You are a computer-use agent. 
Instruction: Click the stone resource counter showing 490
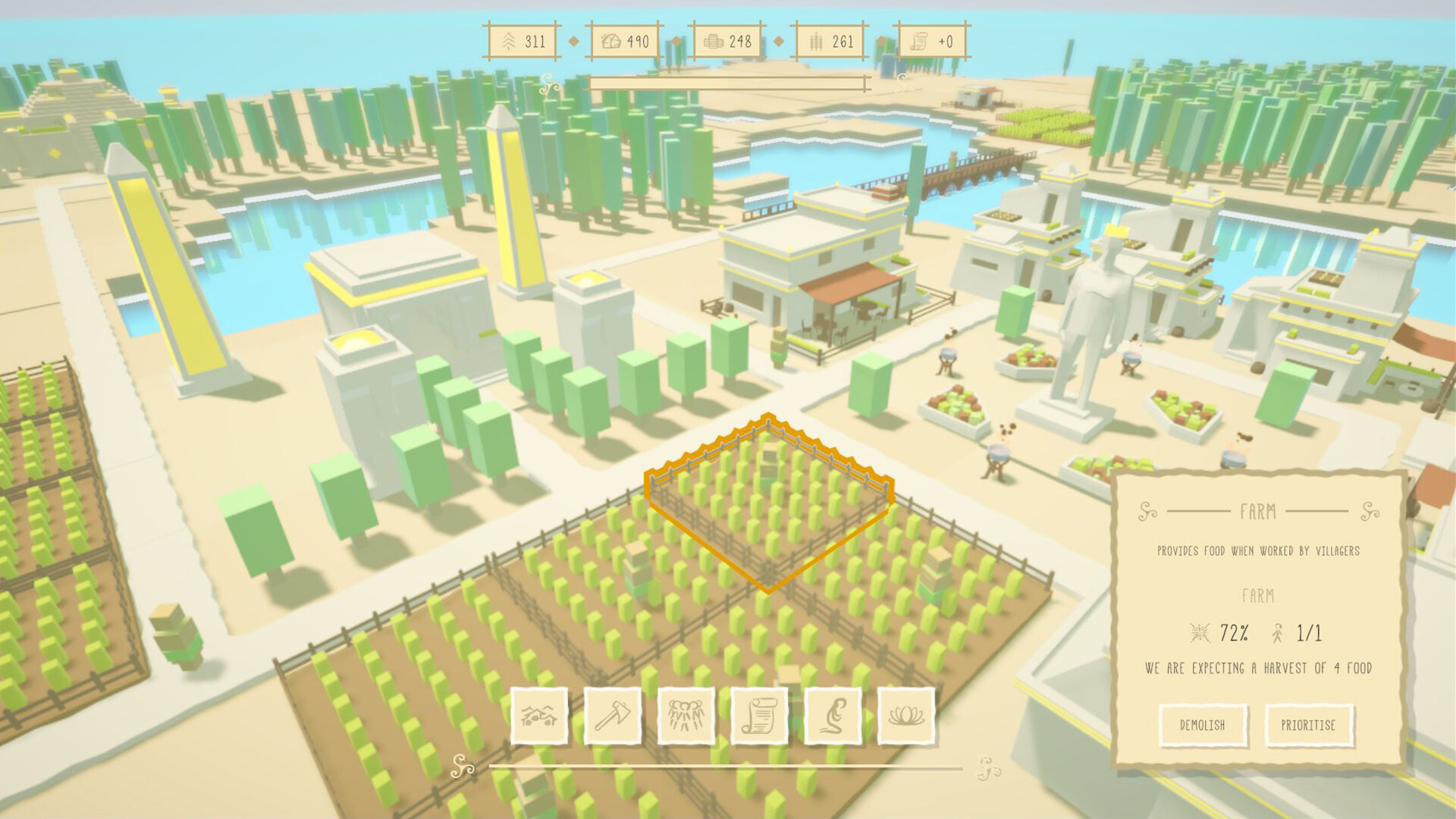[620, 42]
